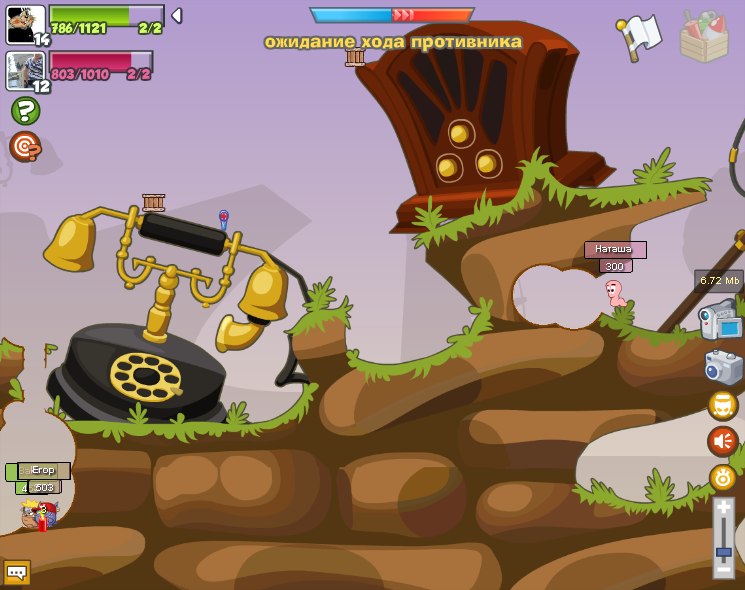Start recording with the video camera icon

pos(720,324)
